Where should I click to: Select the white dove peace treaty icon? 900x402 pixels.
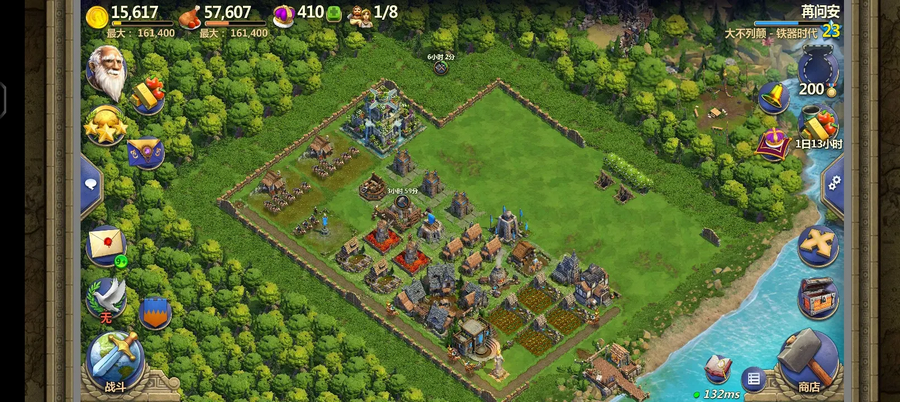point(107,297)
